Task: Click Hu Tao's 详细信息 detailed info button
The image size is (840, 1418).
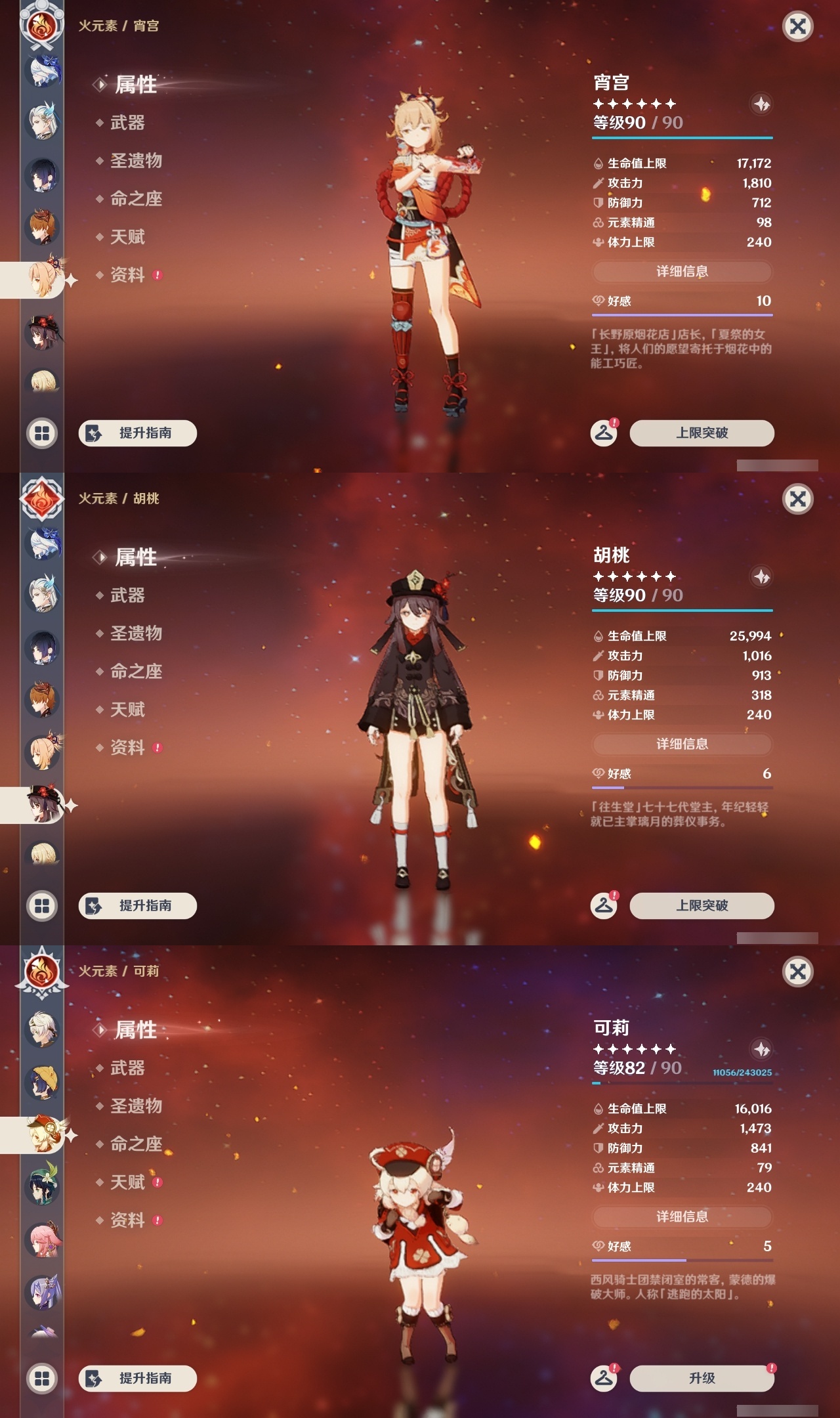Action: 682,744
